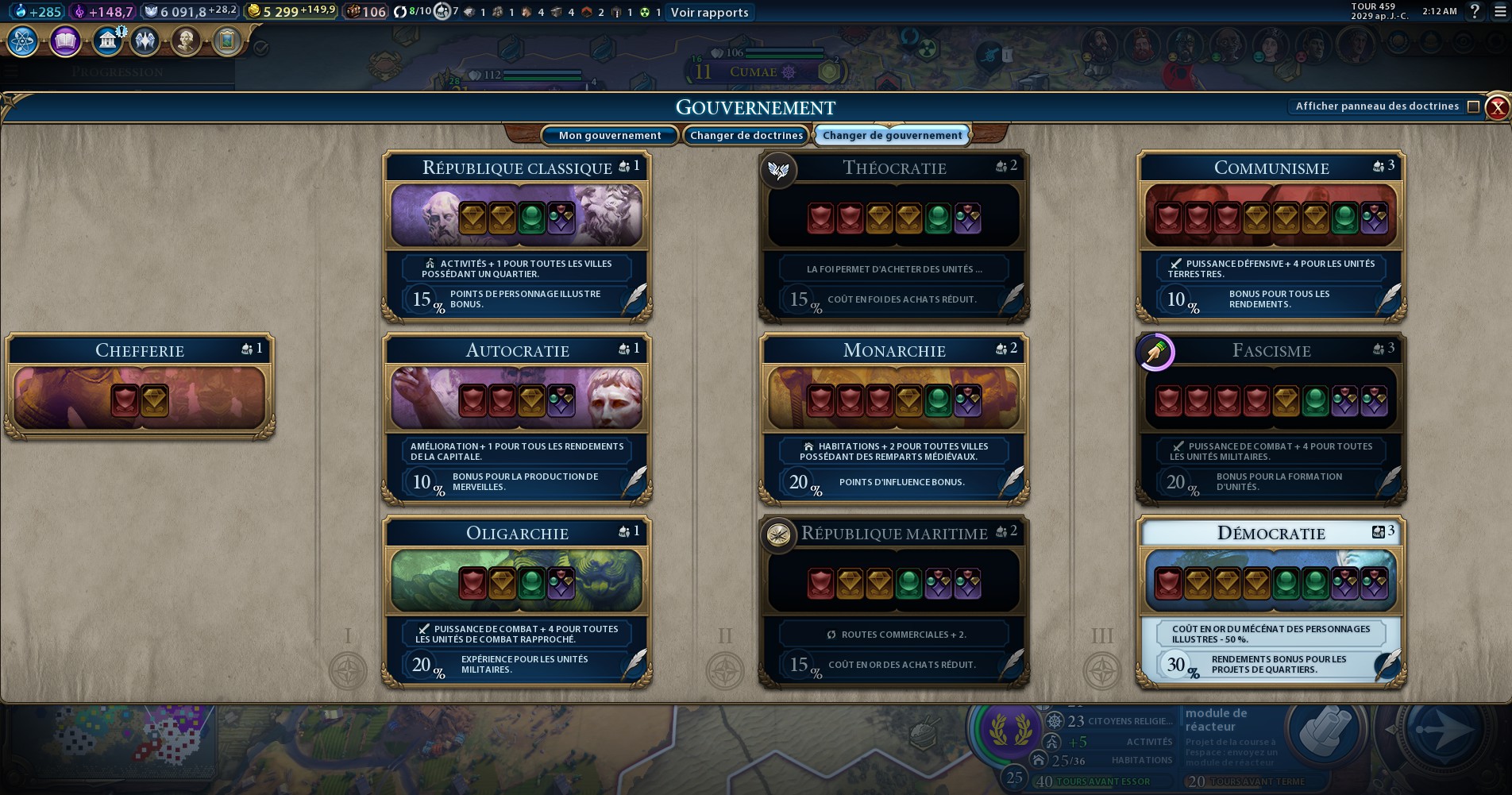This screenshot has height=795, width=1512.
Task: Open the civics tree book icon
Action: pyautogui.click(x=65, y=41)
